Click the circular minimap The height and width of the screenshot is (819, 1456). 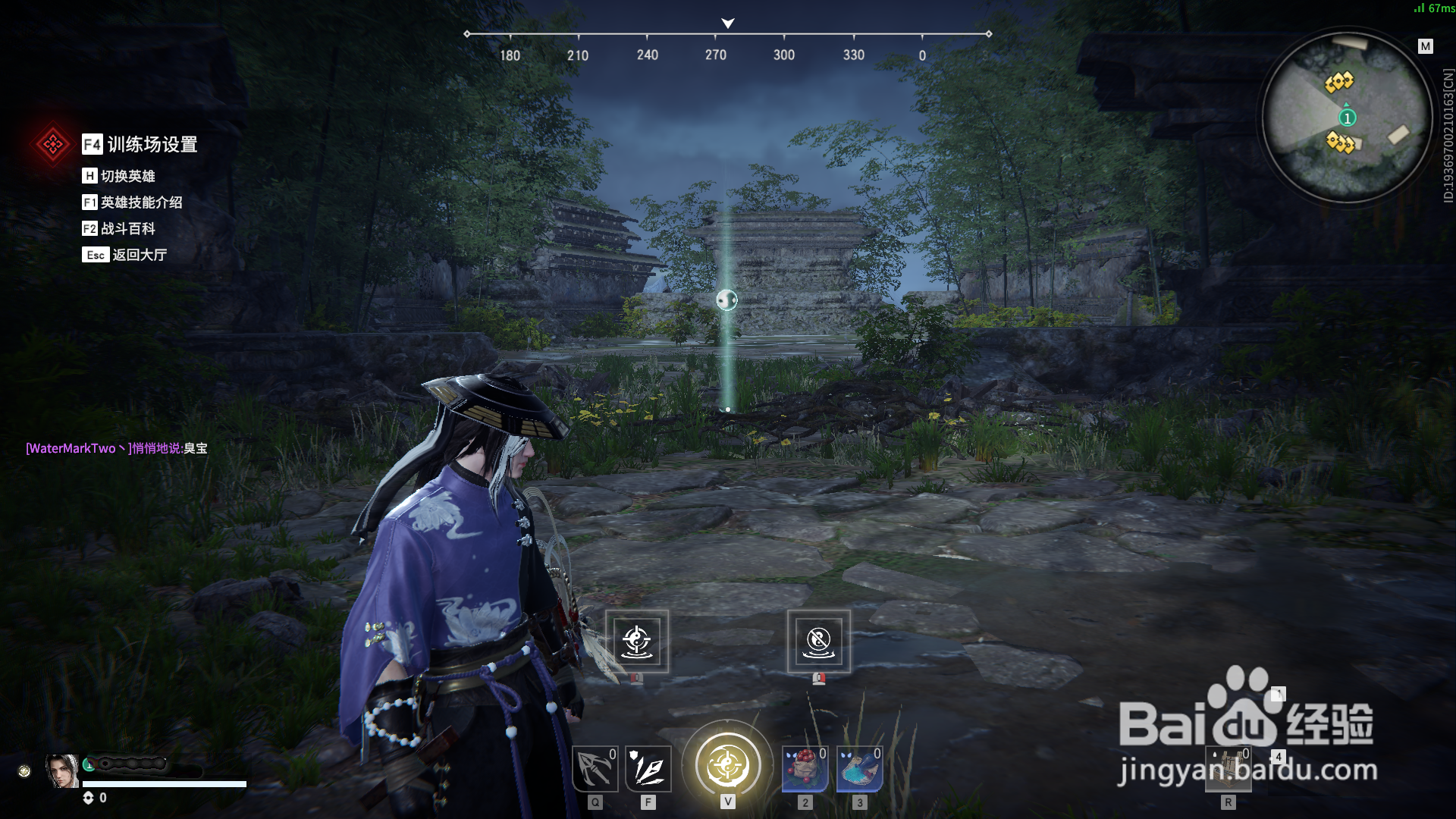[1347, 118]
